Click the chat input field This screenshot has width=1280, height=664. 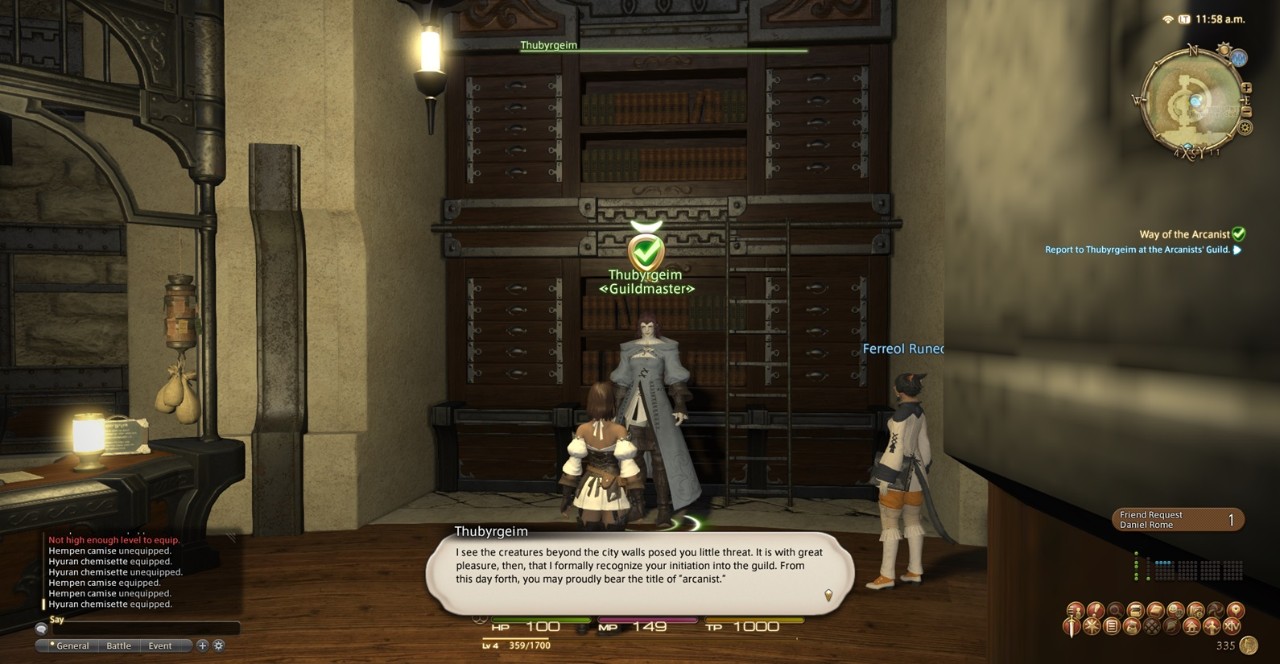[140, 629]
